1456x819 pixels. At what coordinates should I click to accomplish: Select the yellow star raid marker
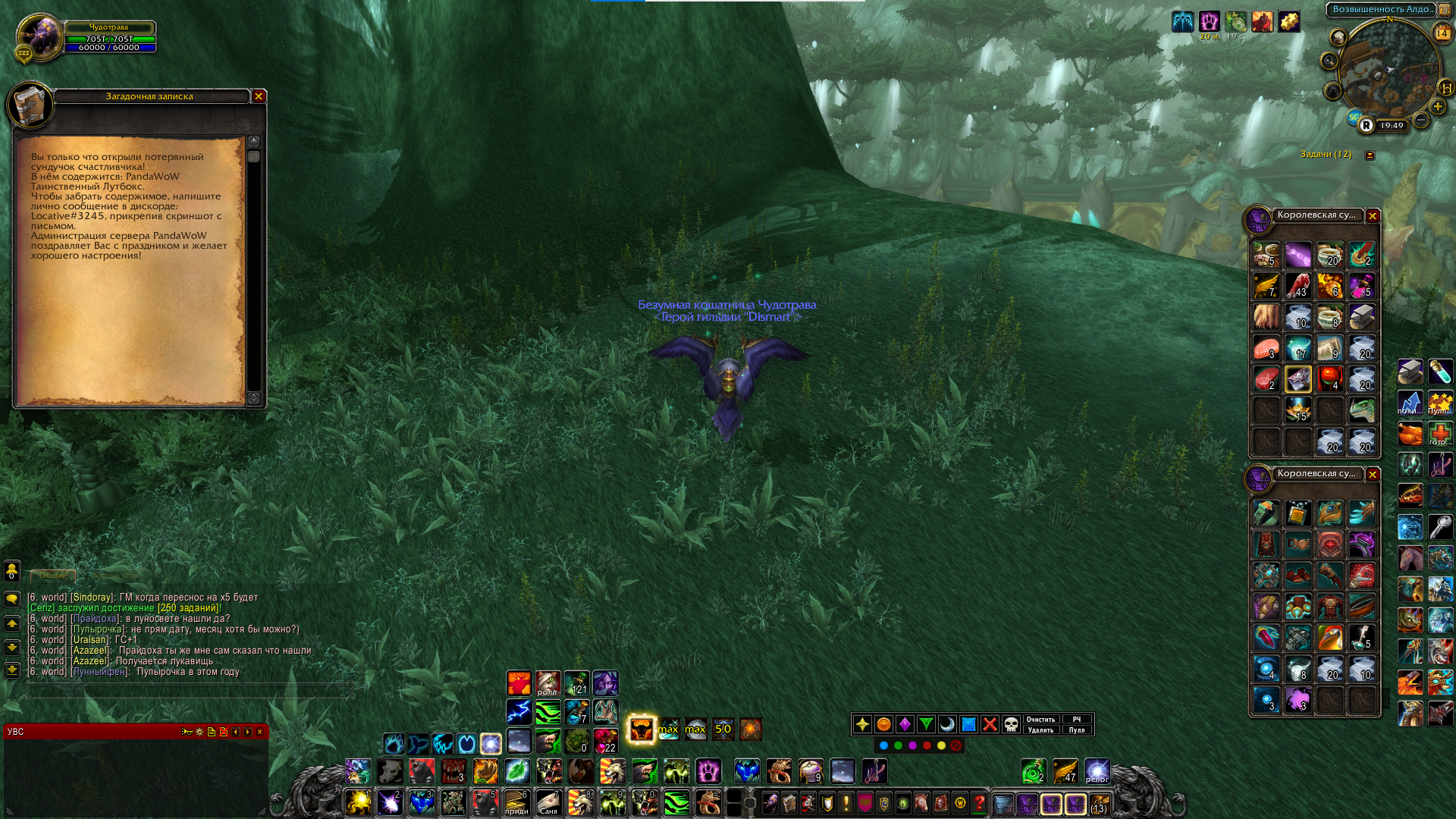click(x=862, y=725)
